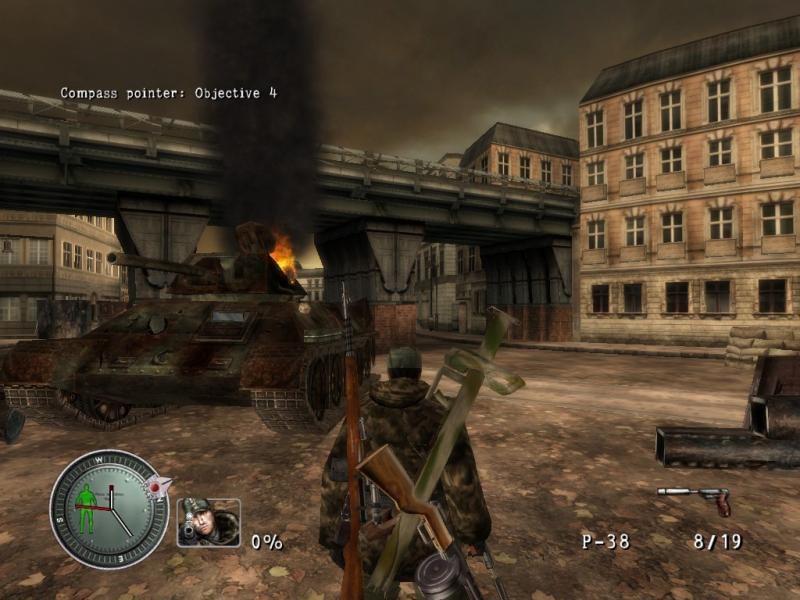
Task: Select the soldier portrait icon
Action: pos(208,522)
